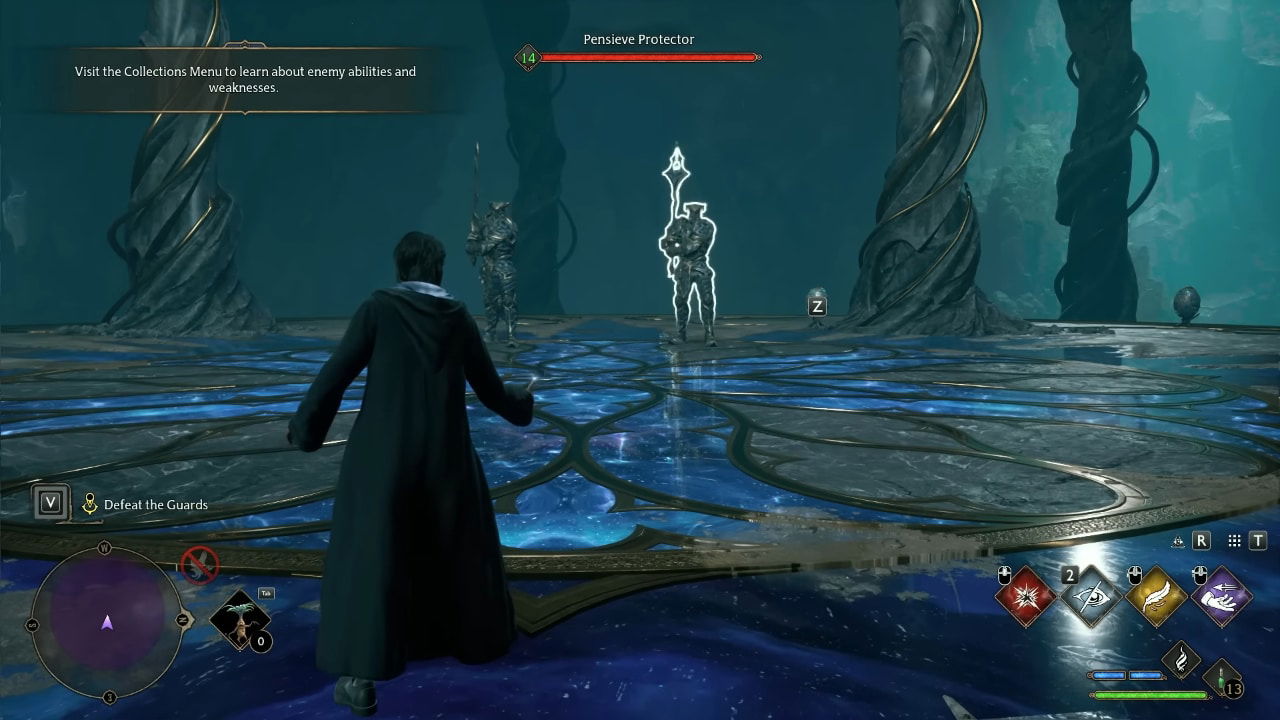Open the circular minimap
This screenshot has height=720, width=1280.
pos(107,621)
